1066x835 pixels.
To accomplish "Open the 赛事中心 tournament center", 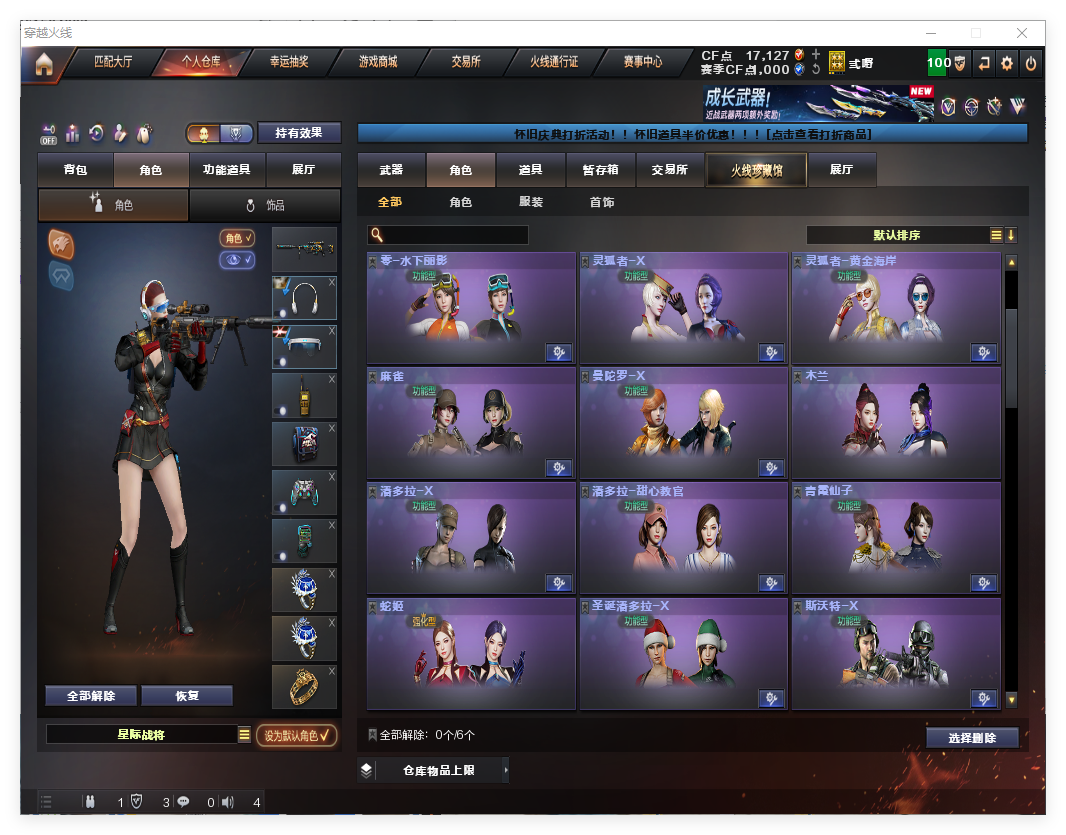I will (x=642, y=62).
